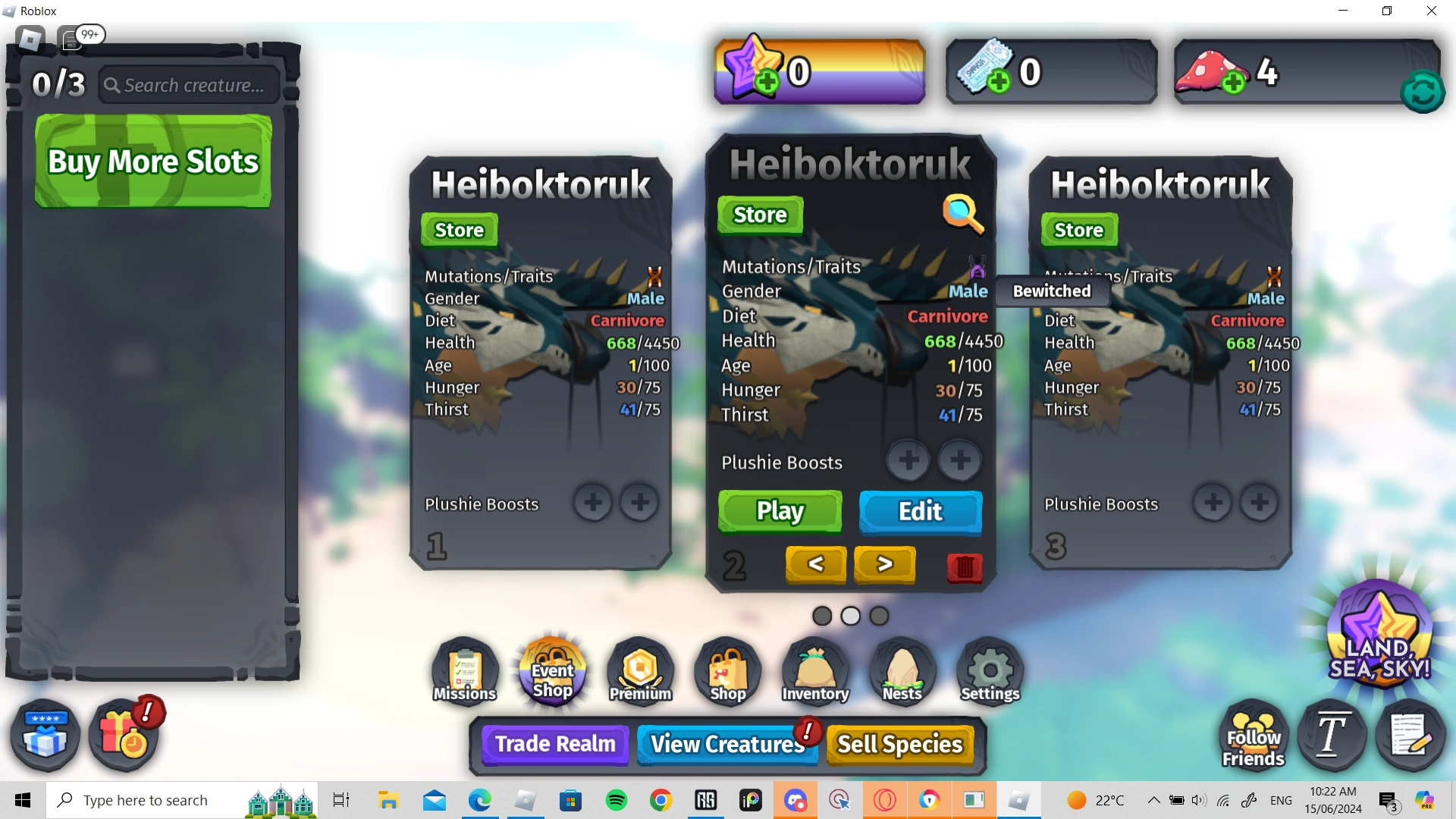Delete the selected Heiboktoruk via the trash icon
1456x819 pixels.
coord(964,569)
